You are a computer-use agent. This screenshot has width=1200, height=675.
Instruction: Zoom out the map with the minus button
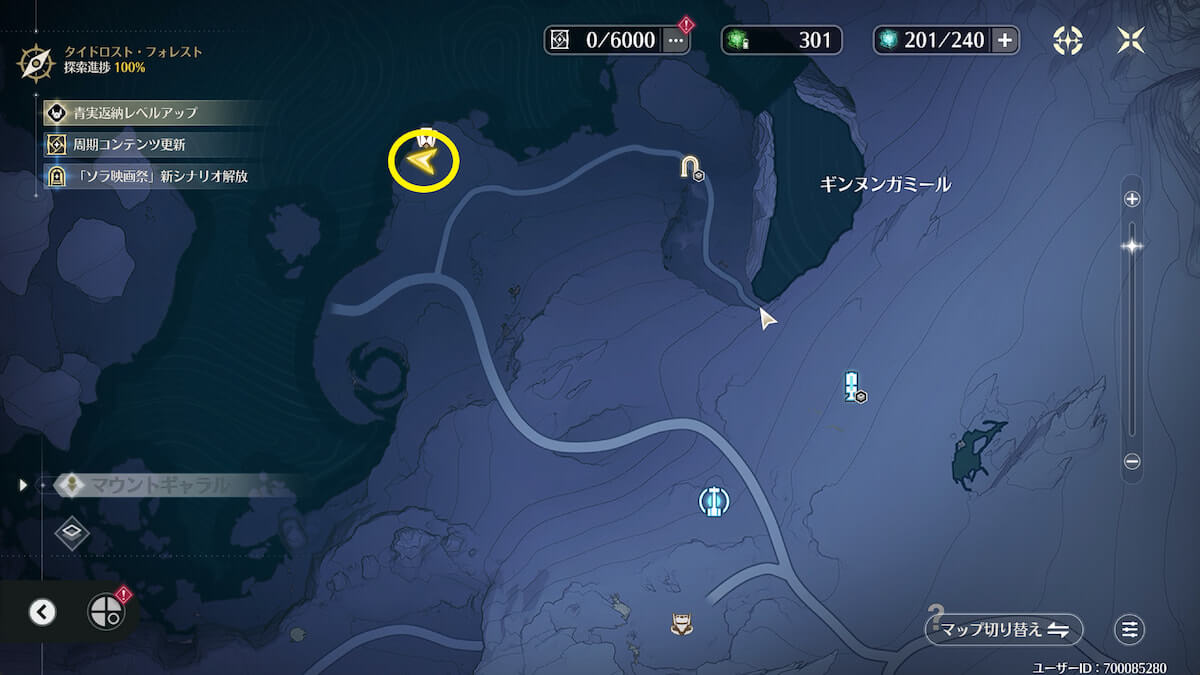tap(1132, 461)
